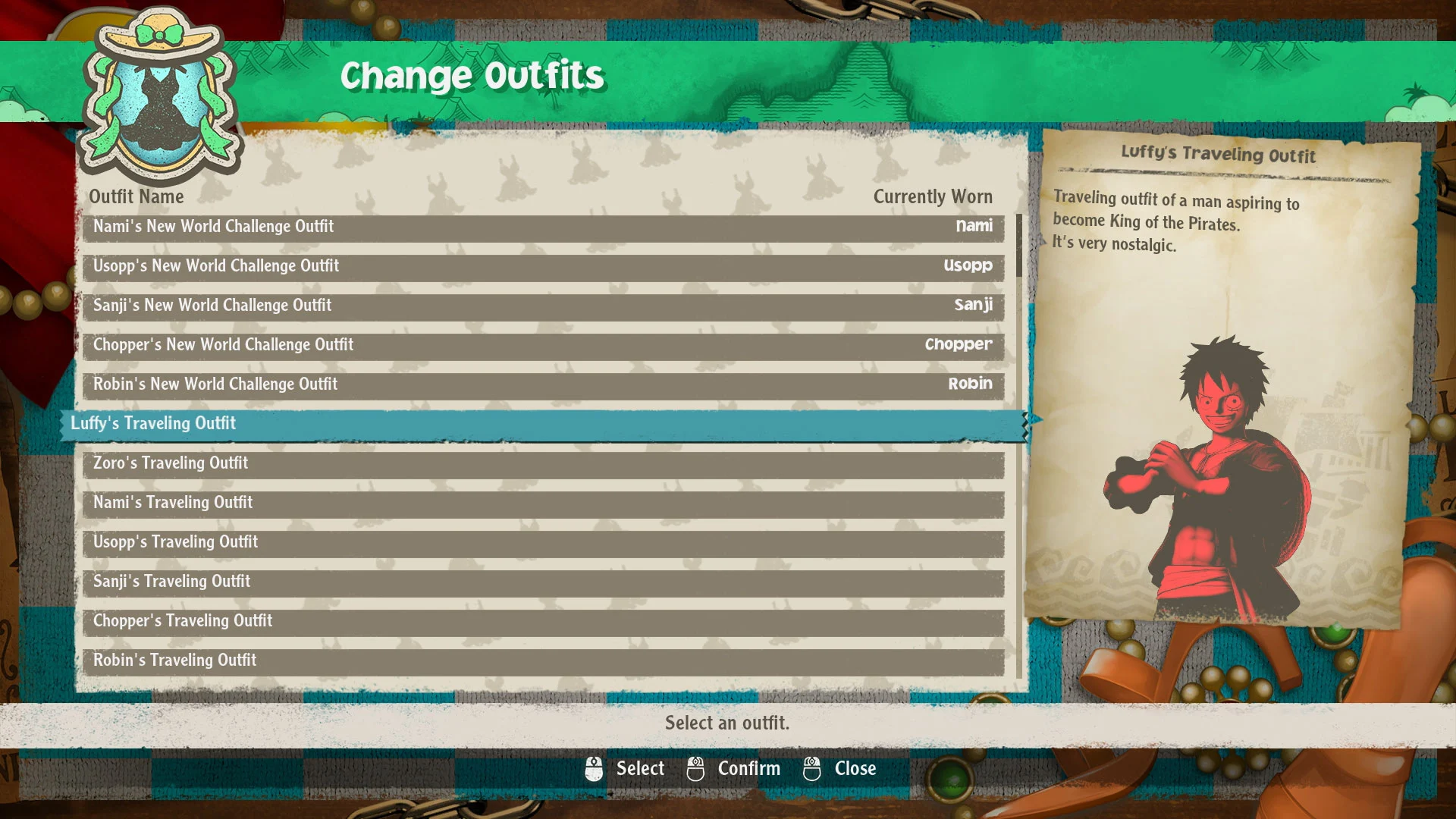Pick Sanji's New World Challenge Outfit
This screenshot has height=819, width=1456.
[543, 306]
